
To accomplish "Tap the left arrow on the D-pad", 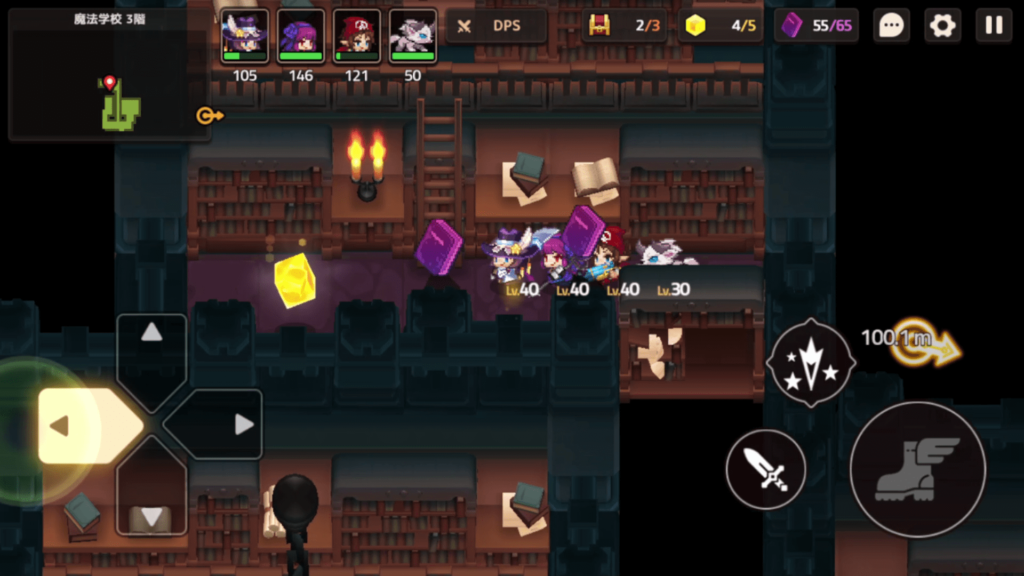I will [75, 426].
